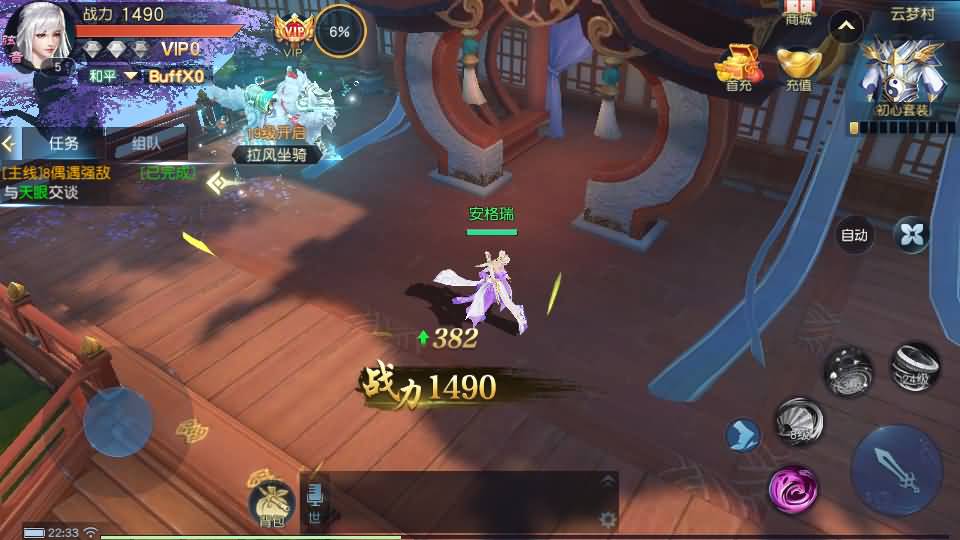
Task: Open the 初心套装 armor set reward
Action: coord(902,75)
